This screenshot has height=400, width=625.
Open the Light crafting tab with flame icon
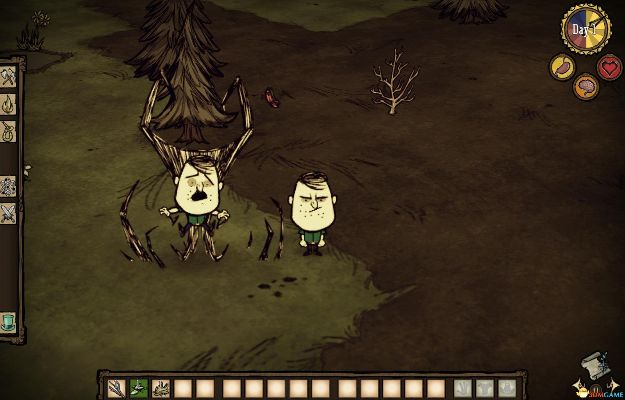(x=8, y=103)
